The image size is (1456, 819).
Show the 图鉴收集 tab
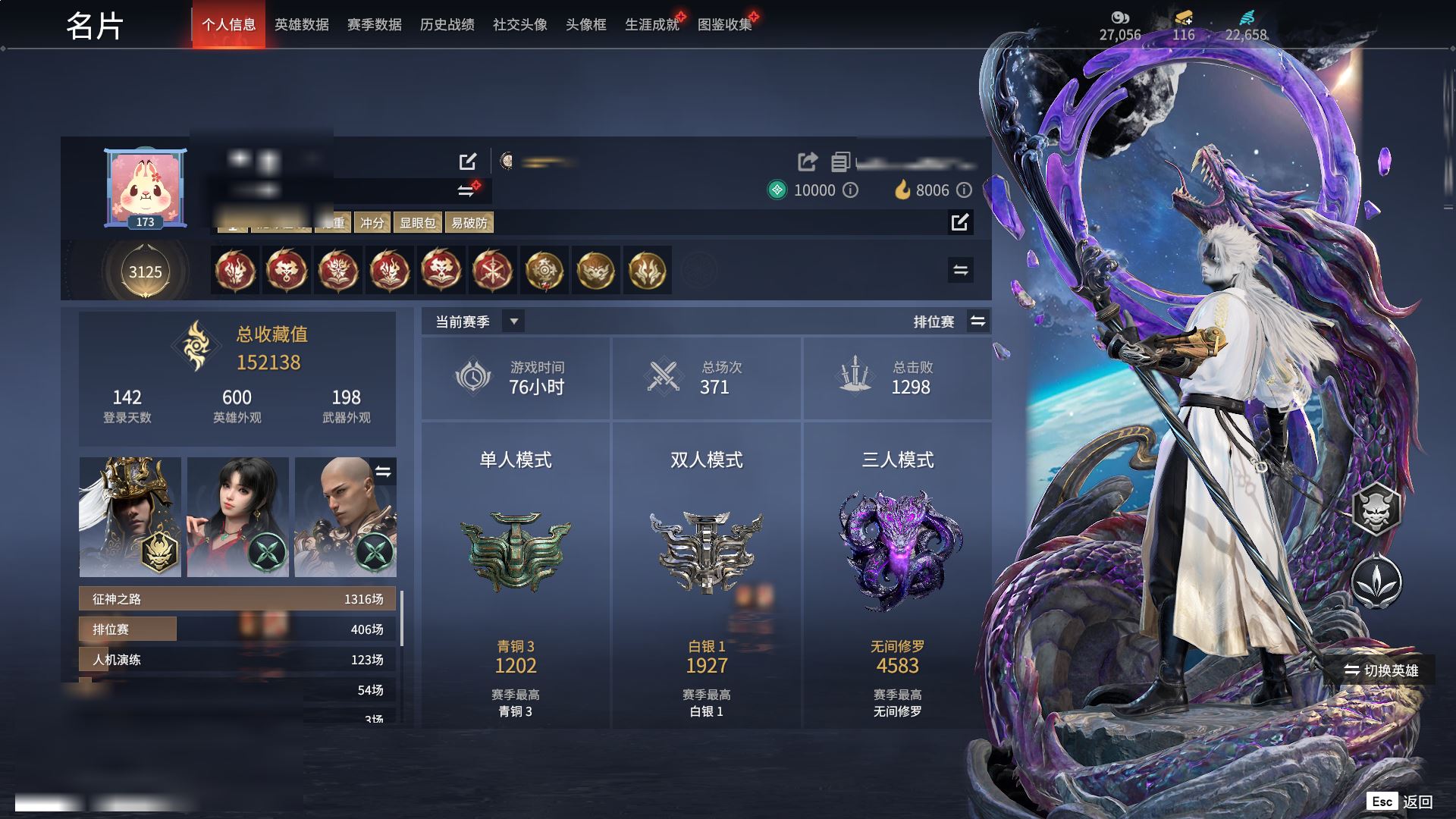point(724,25)
